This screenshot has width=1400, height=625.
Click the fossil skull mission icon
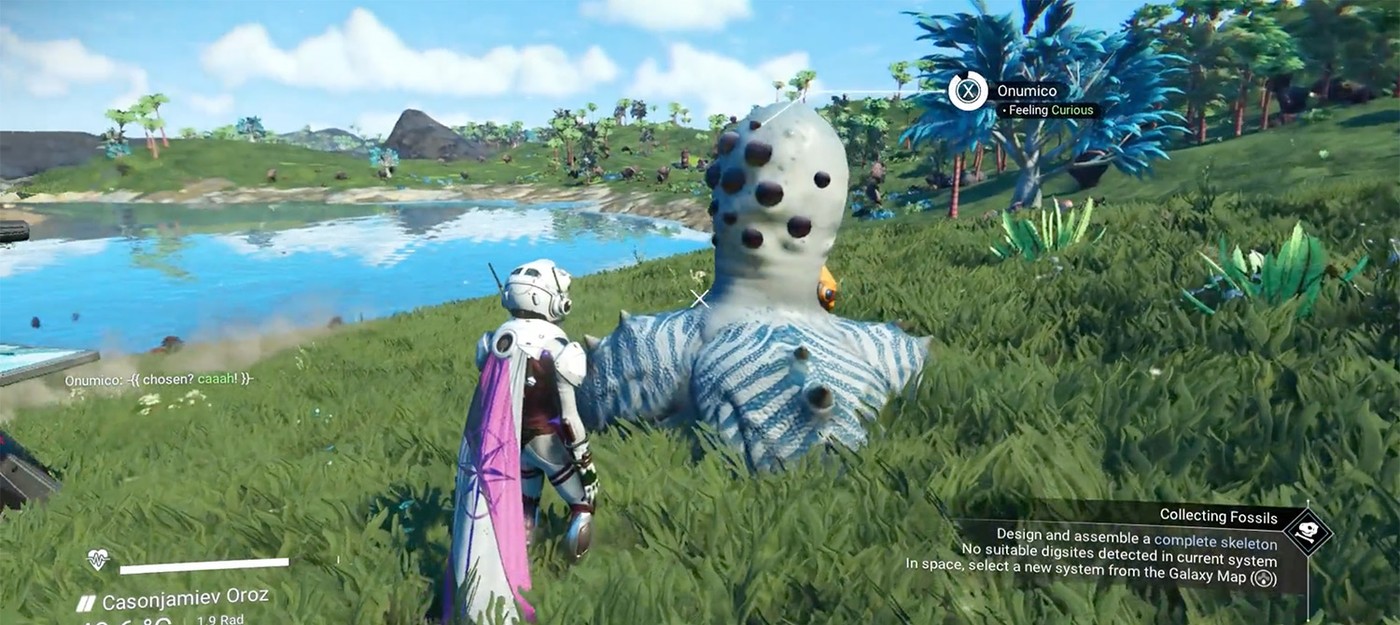click(1308, 532)
